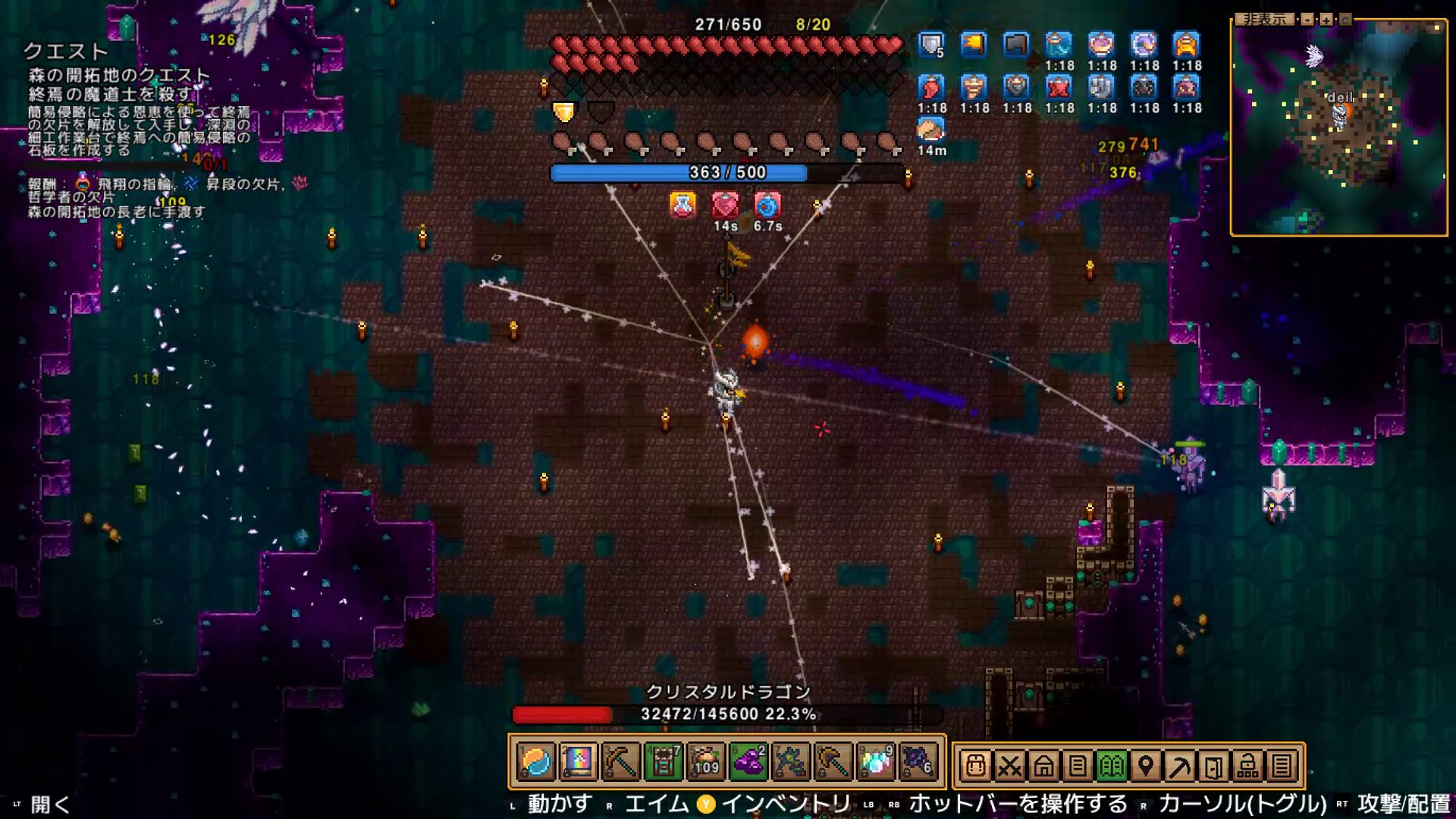The width and height of the screenshot is (1456, 819).
Task: Zoom out the minimap with minus button
Action: [1307, 20]
